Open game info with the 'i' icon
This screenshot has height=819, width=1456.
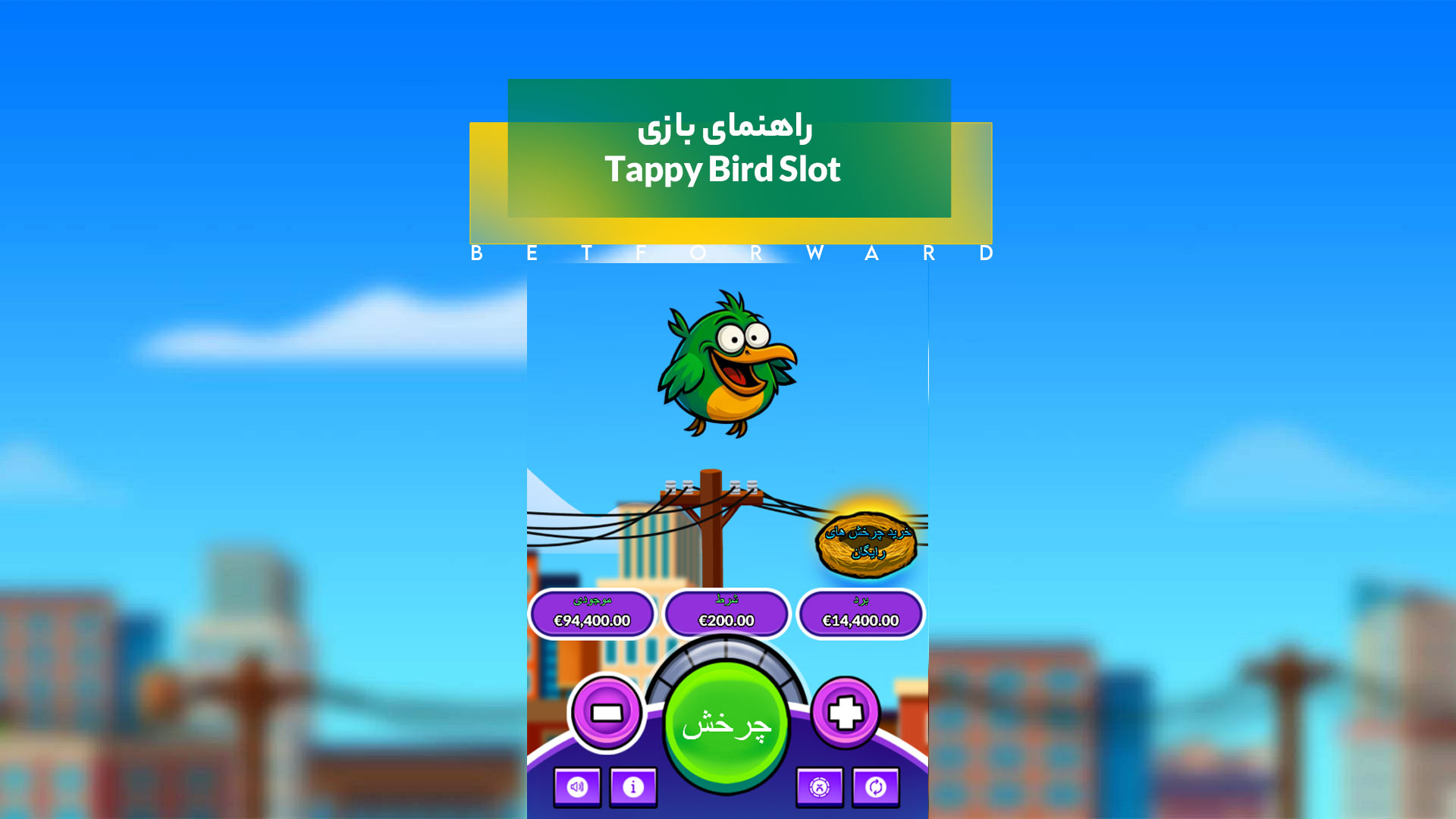point(633,787)
